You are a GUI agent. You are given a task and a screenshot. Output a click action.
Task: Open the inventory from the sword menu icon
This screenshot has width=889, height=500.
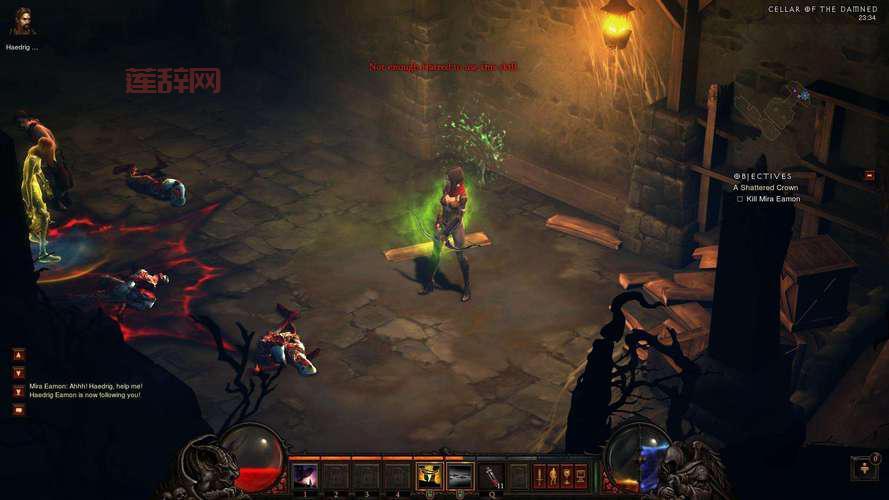[540, 476]
